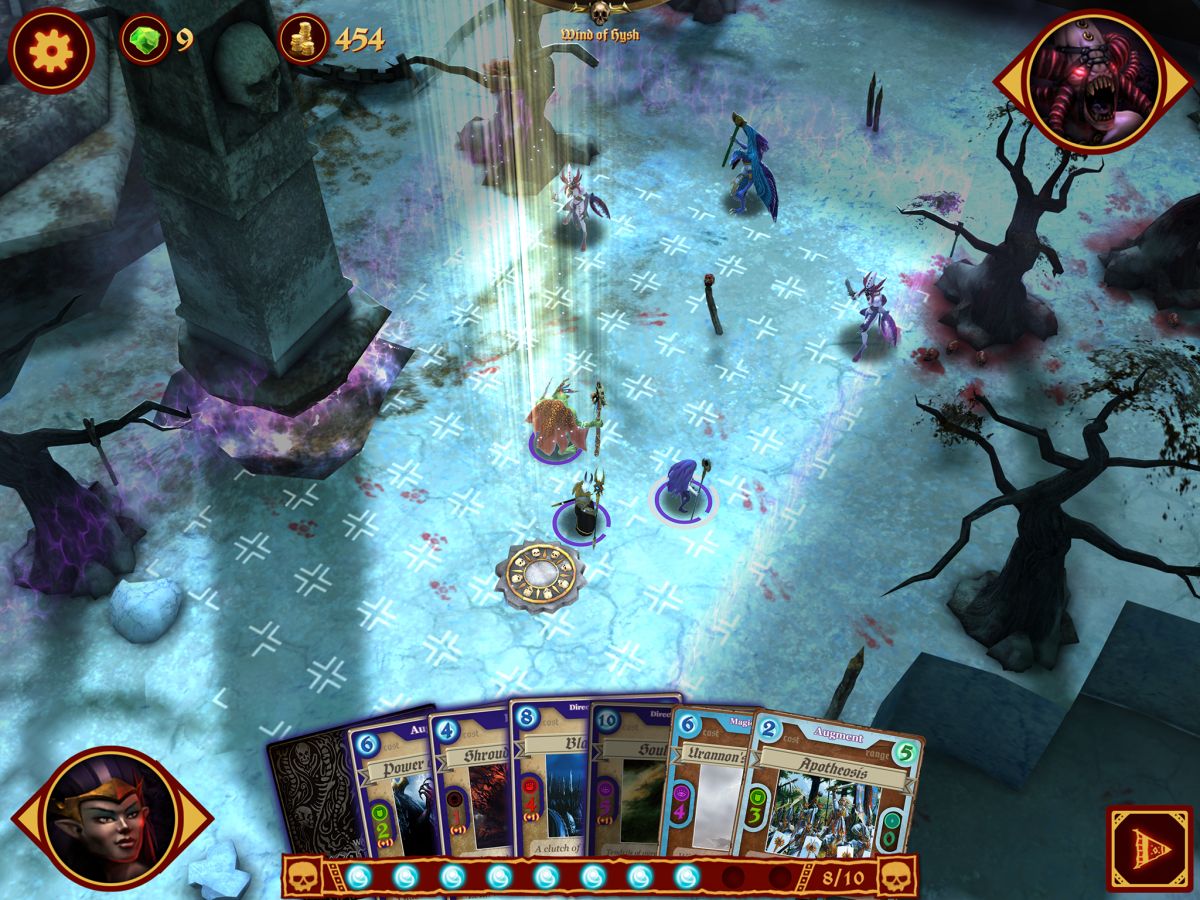End the turn with the arrow button
Screen dimensions: 1200x900
point(1148,849)
